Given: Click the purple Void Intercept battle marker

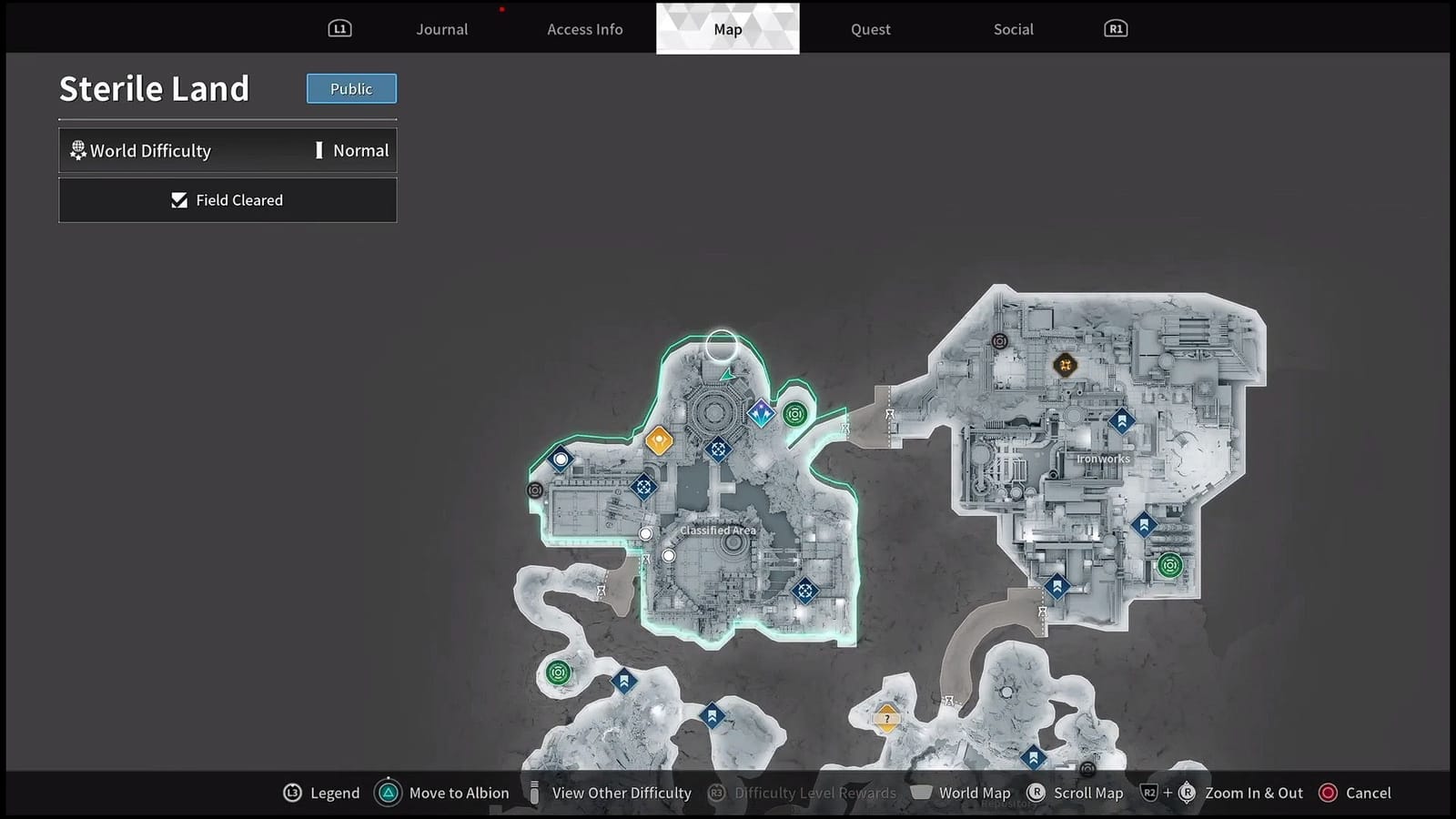Looking at the screenshot, I should 761,414.
